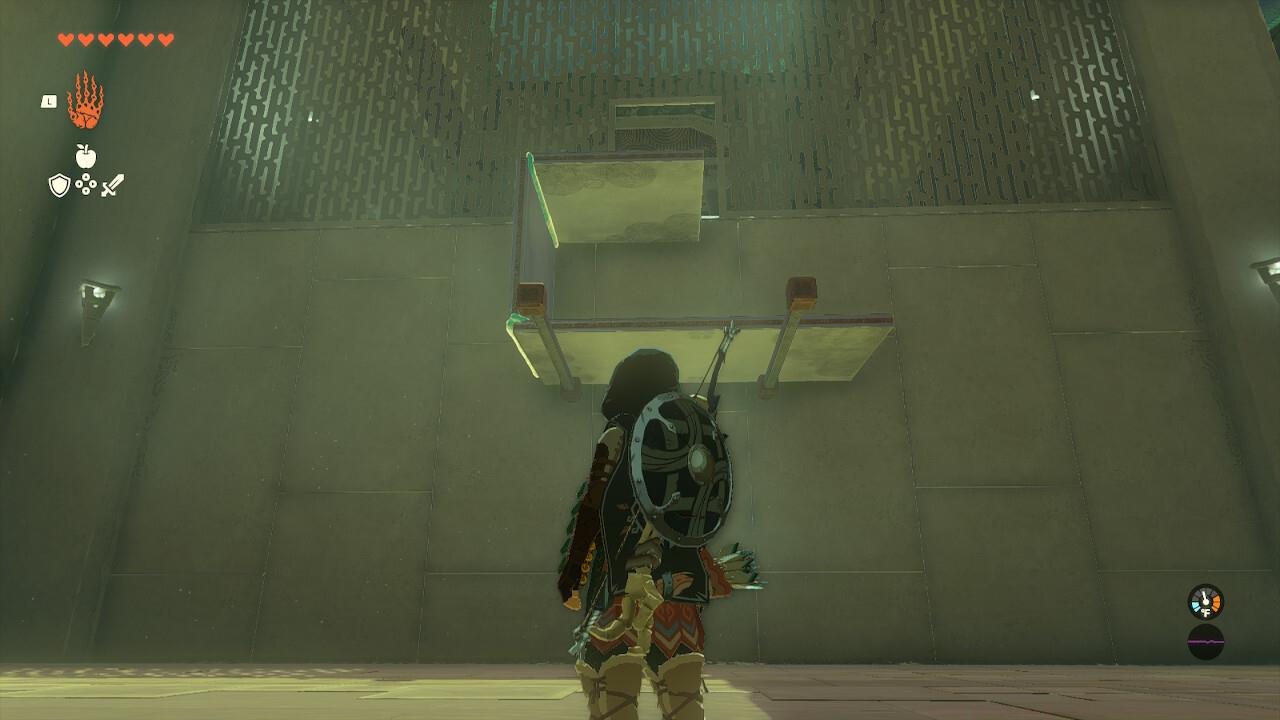Image resolution: width=1280 pixels, height=720 pixels.
Task: Click the last heart in the health row
Action: 165,41
